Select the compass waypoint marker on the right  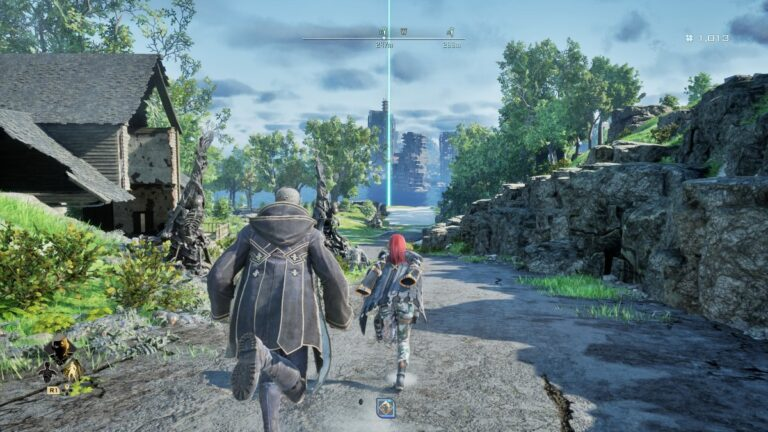(451, 32)
